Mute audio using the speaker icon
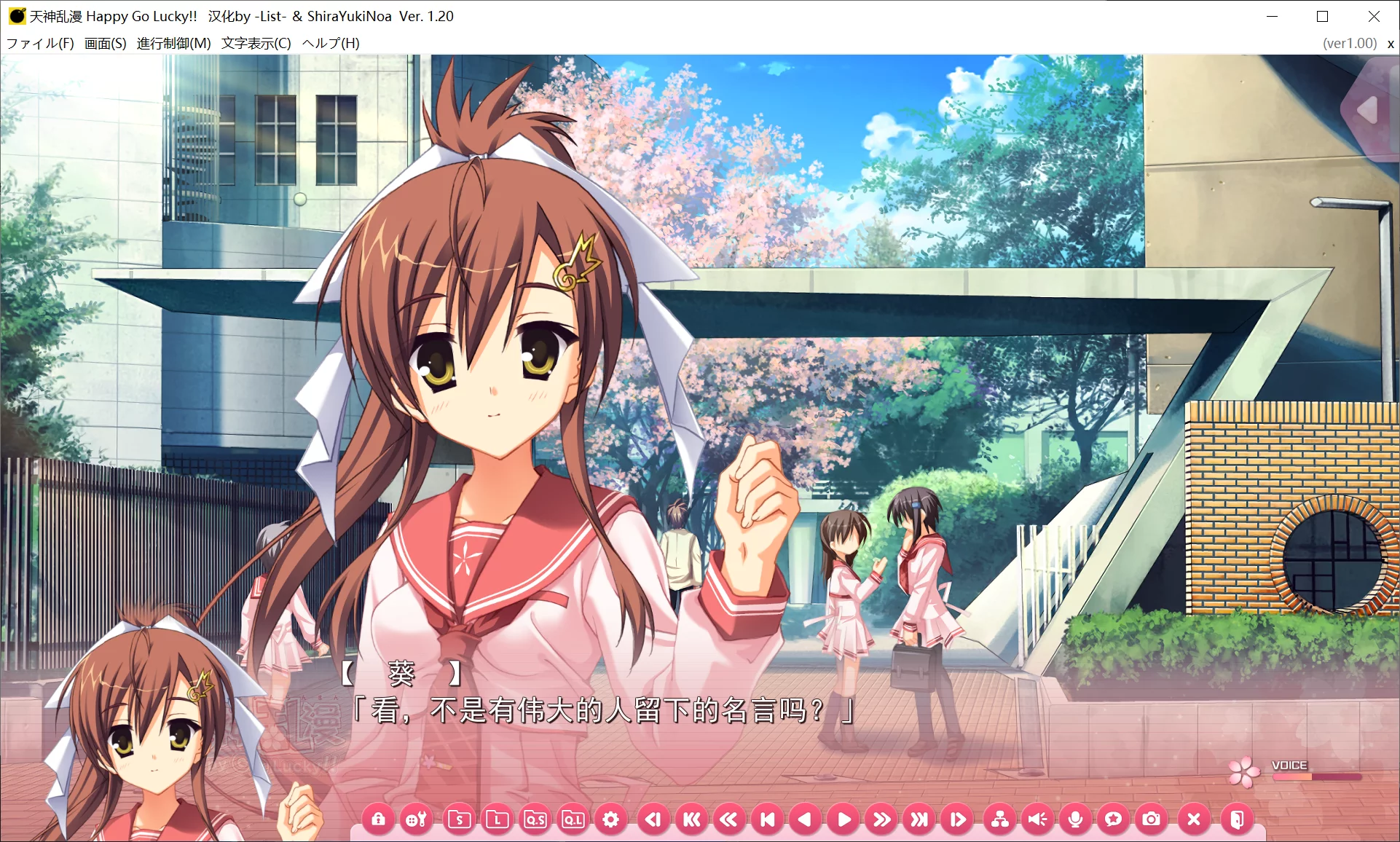 (1038, 819)
